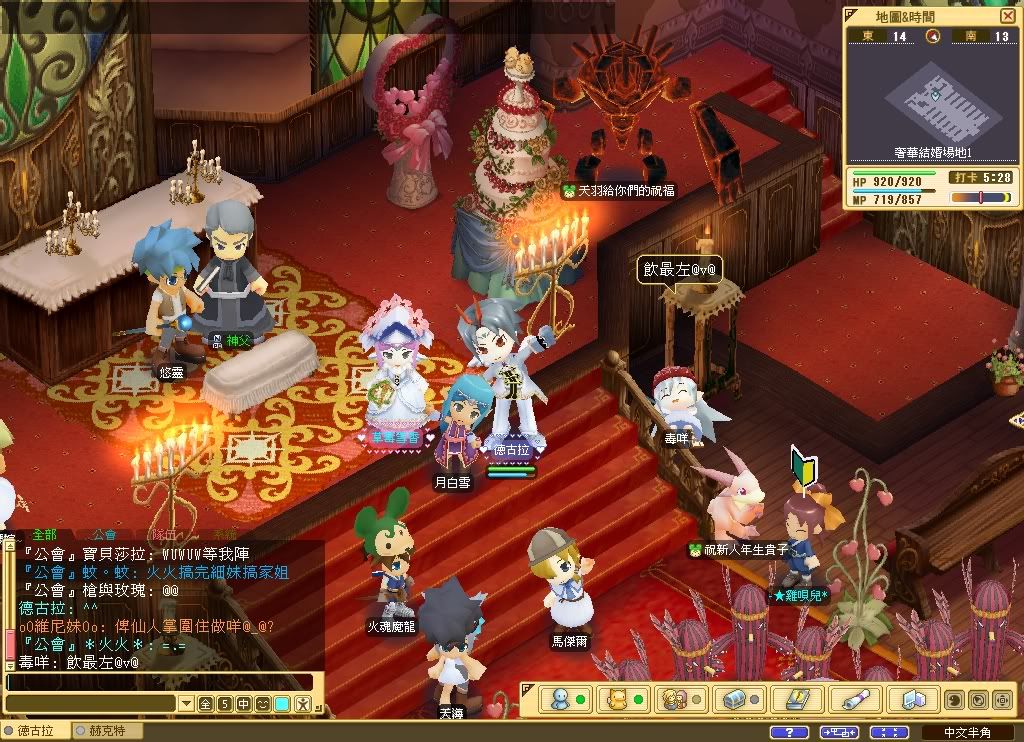The width and height of the screenshot is (1024, 742).
Task: Open the treasure chest inventory button
Action: click(735, 698)
